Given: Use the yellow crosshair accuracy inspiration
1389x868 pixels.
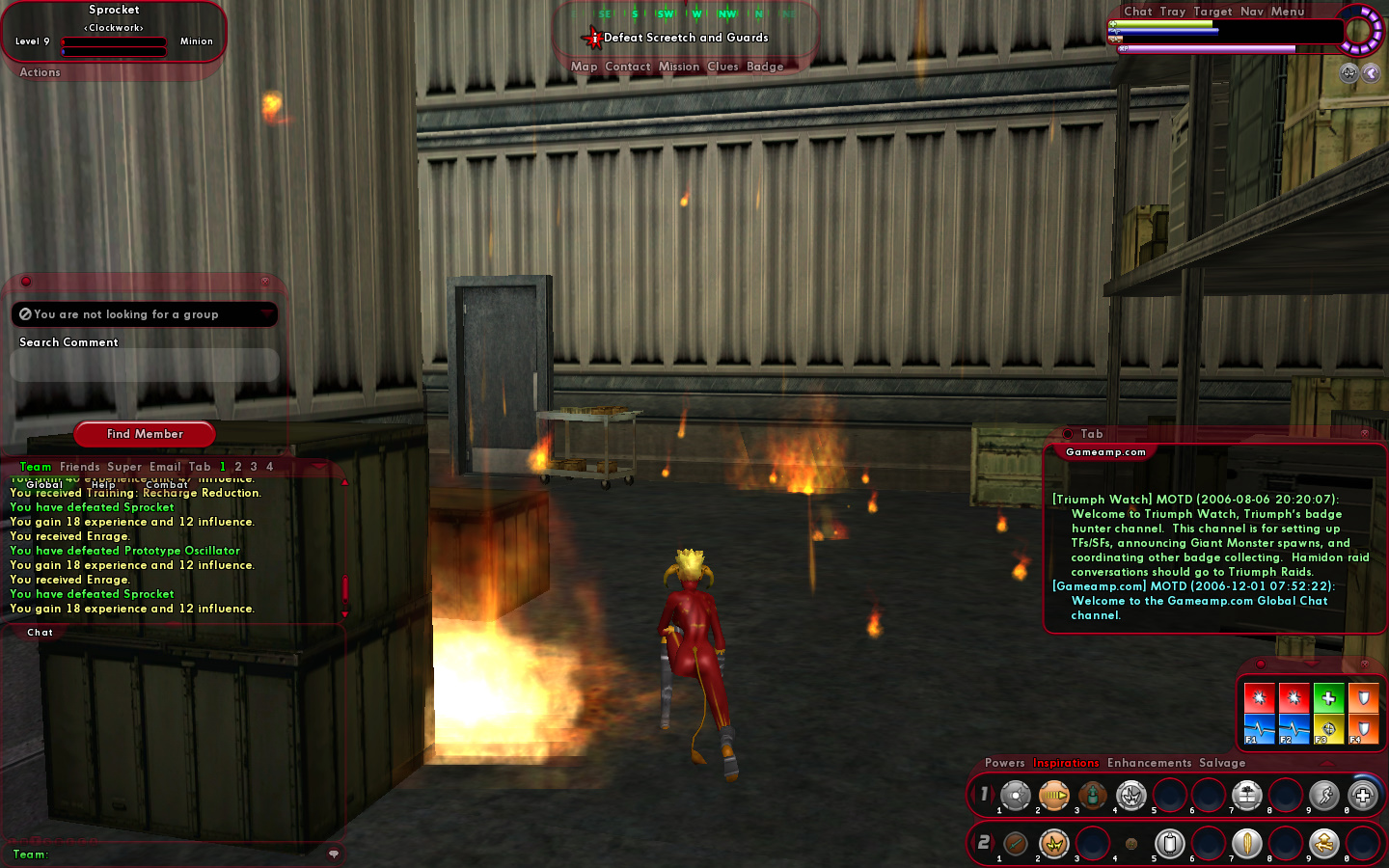Looking at the screenshot, I should [1328, 730].
